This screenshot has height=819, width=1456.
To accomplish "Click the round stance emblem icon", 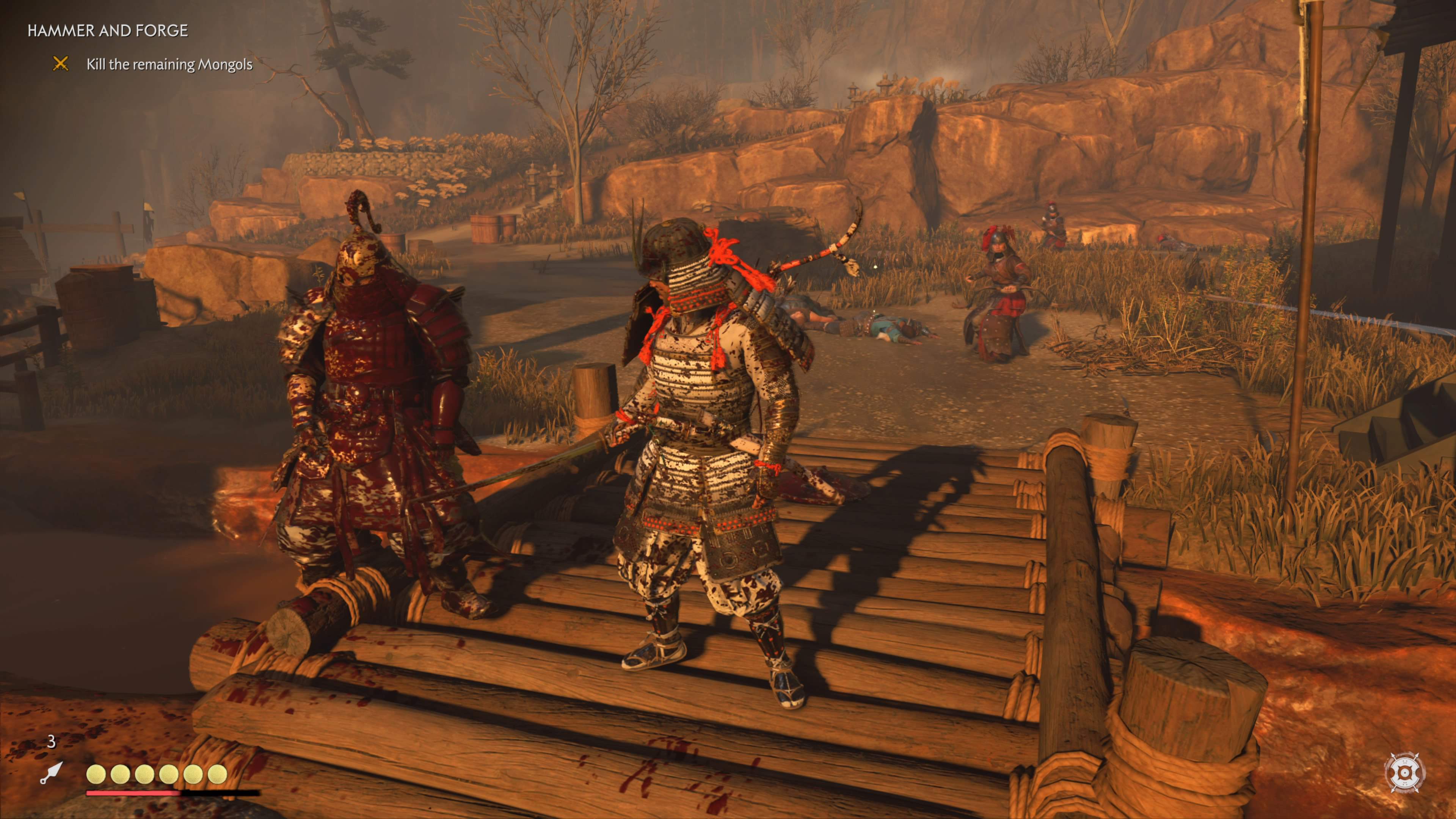I will tap(1404, 772).
